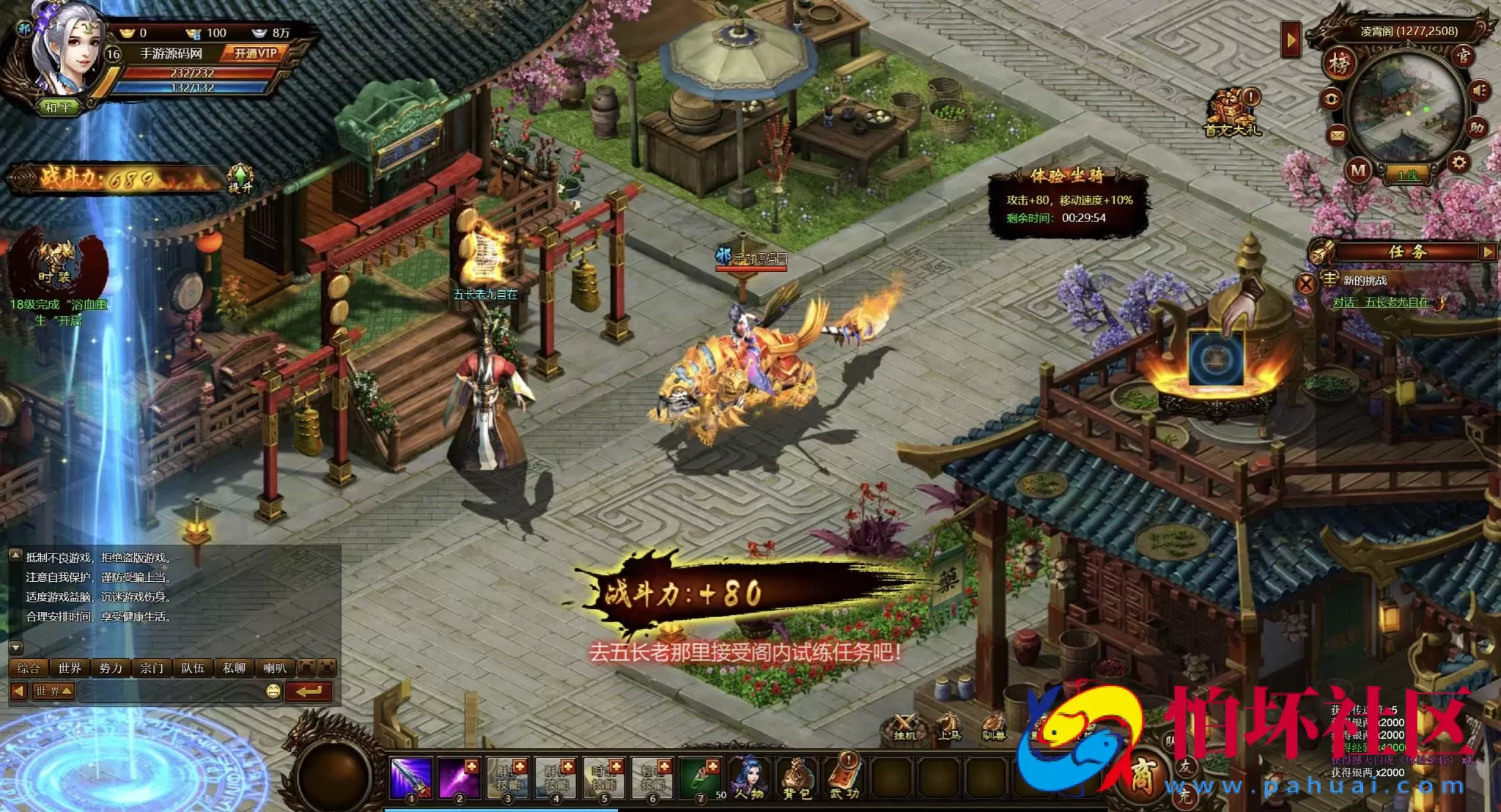Image resolution: width=1501 pixels, height=812 pixels.
Task: Switch to the 私聊 chat tab
Action: coord(235,668)
